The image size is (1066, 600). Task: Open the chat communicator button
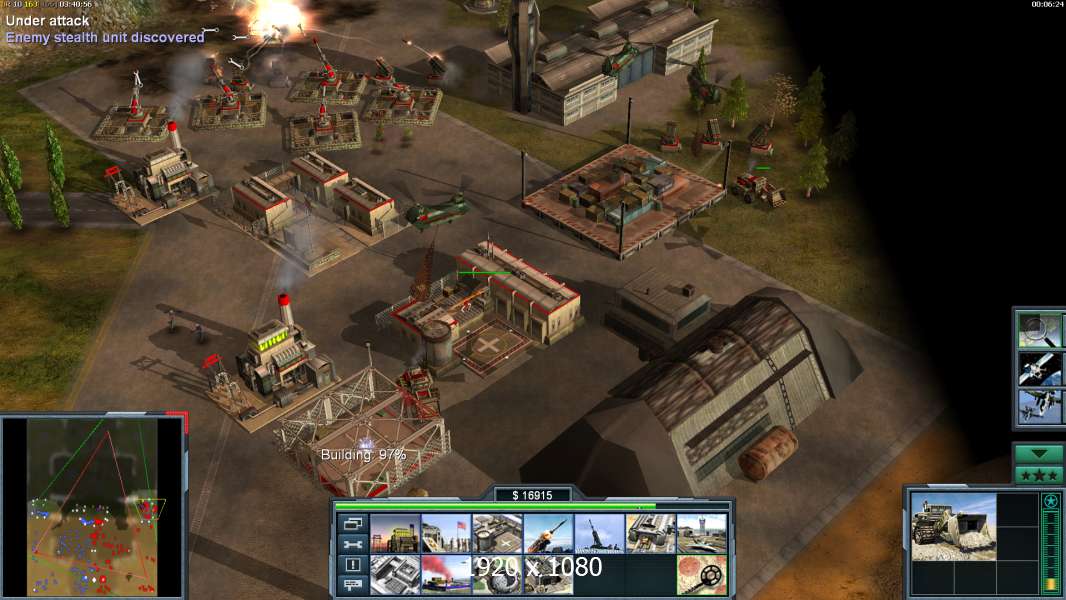(353, 586)
